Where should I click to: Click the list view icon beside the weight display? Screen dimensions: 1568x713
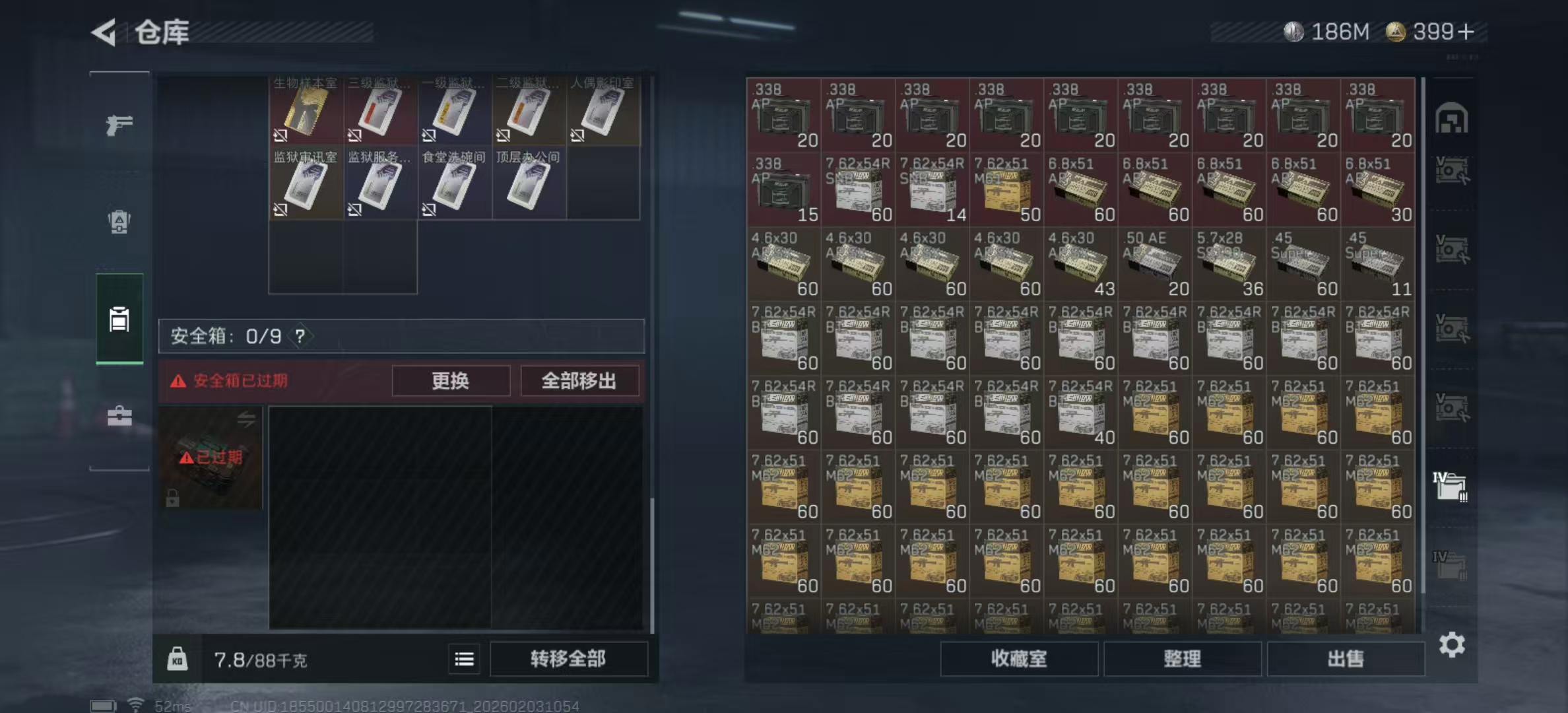464,660
